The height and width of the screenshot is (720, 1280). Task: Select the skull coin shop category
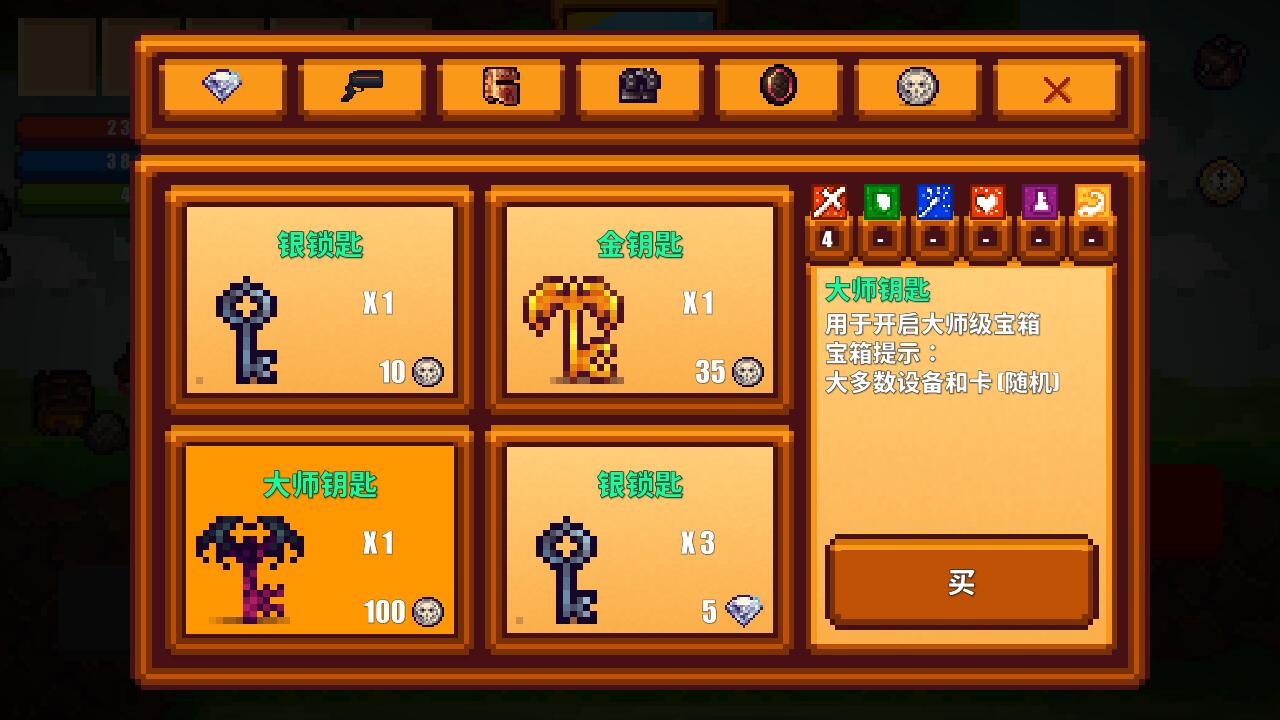click(x=915, y=88)
